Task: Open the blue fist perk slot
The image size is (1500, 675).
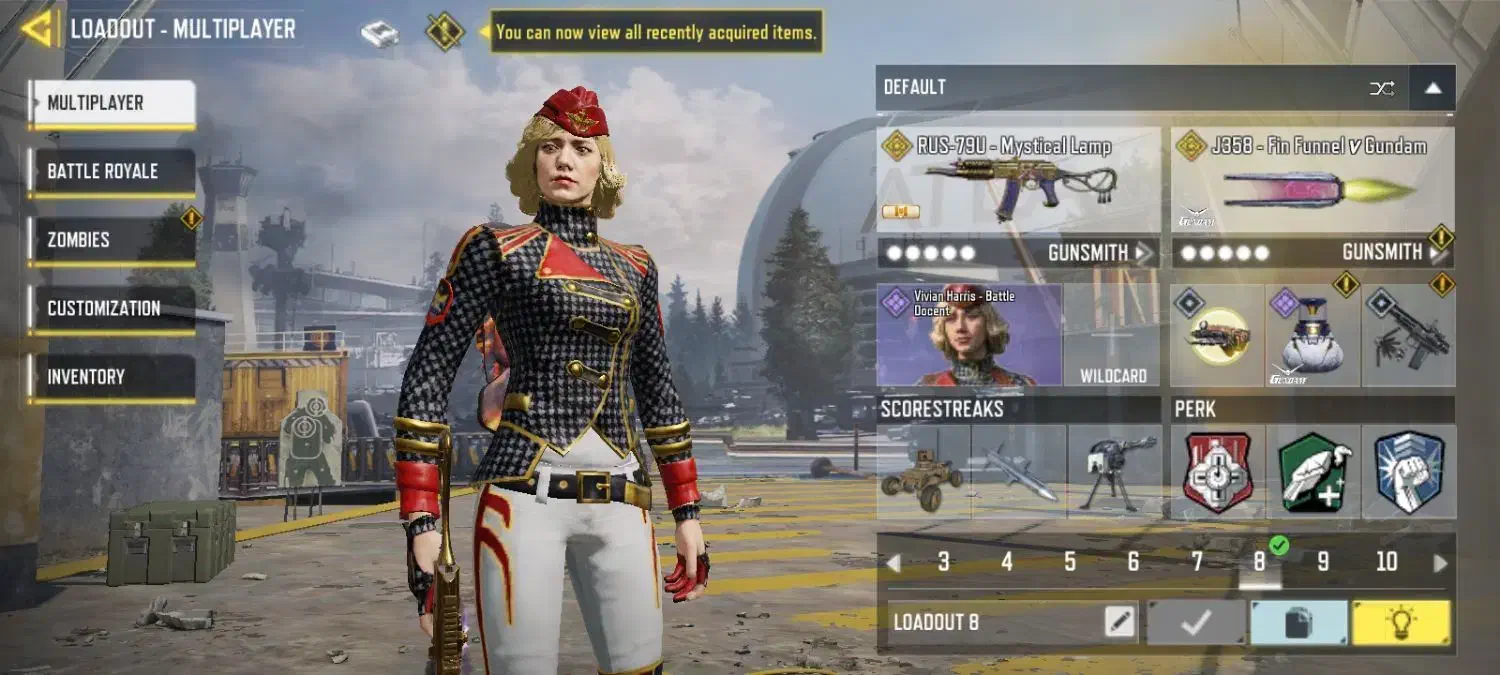Action: tap(1409, 472)
